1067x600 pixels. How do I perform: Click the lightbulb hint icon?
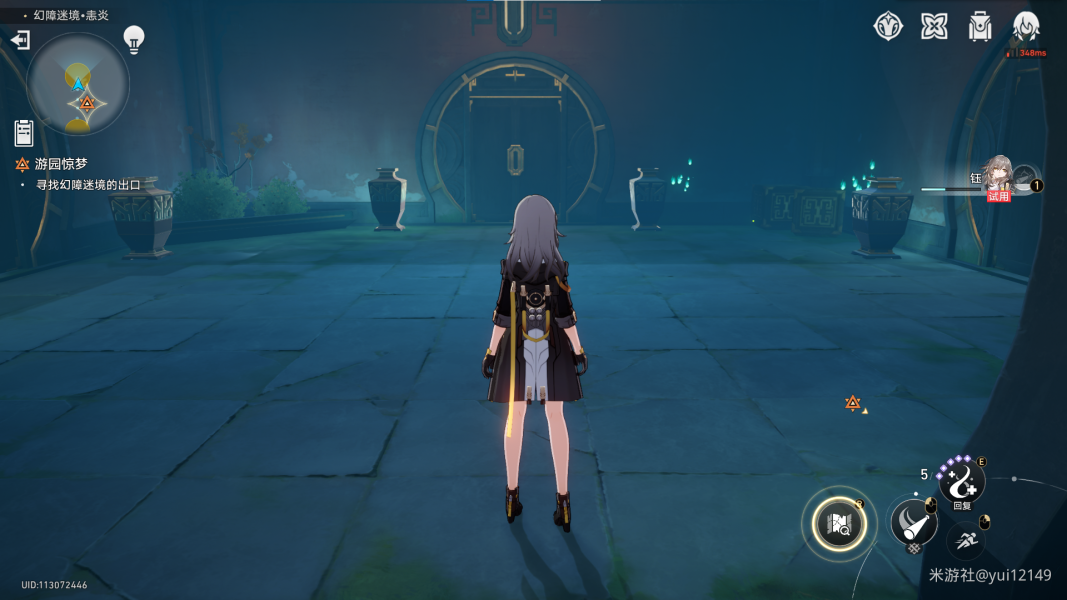click(x=133, y=39)
